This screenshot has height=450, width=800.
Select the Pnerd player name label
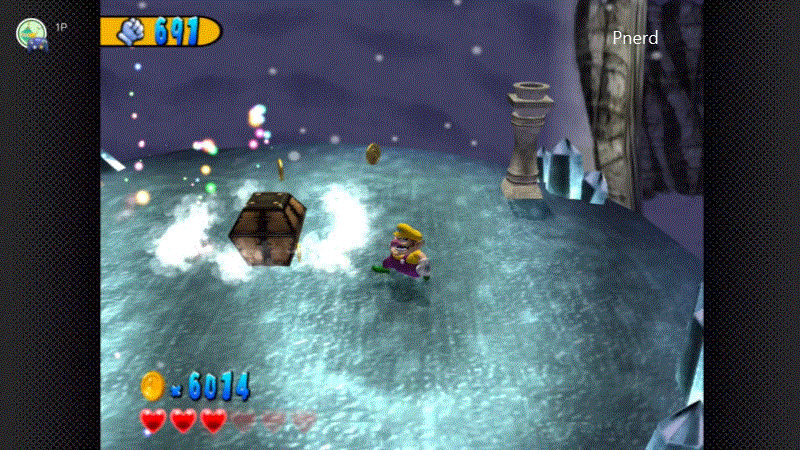[635, 38]
